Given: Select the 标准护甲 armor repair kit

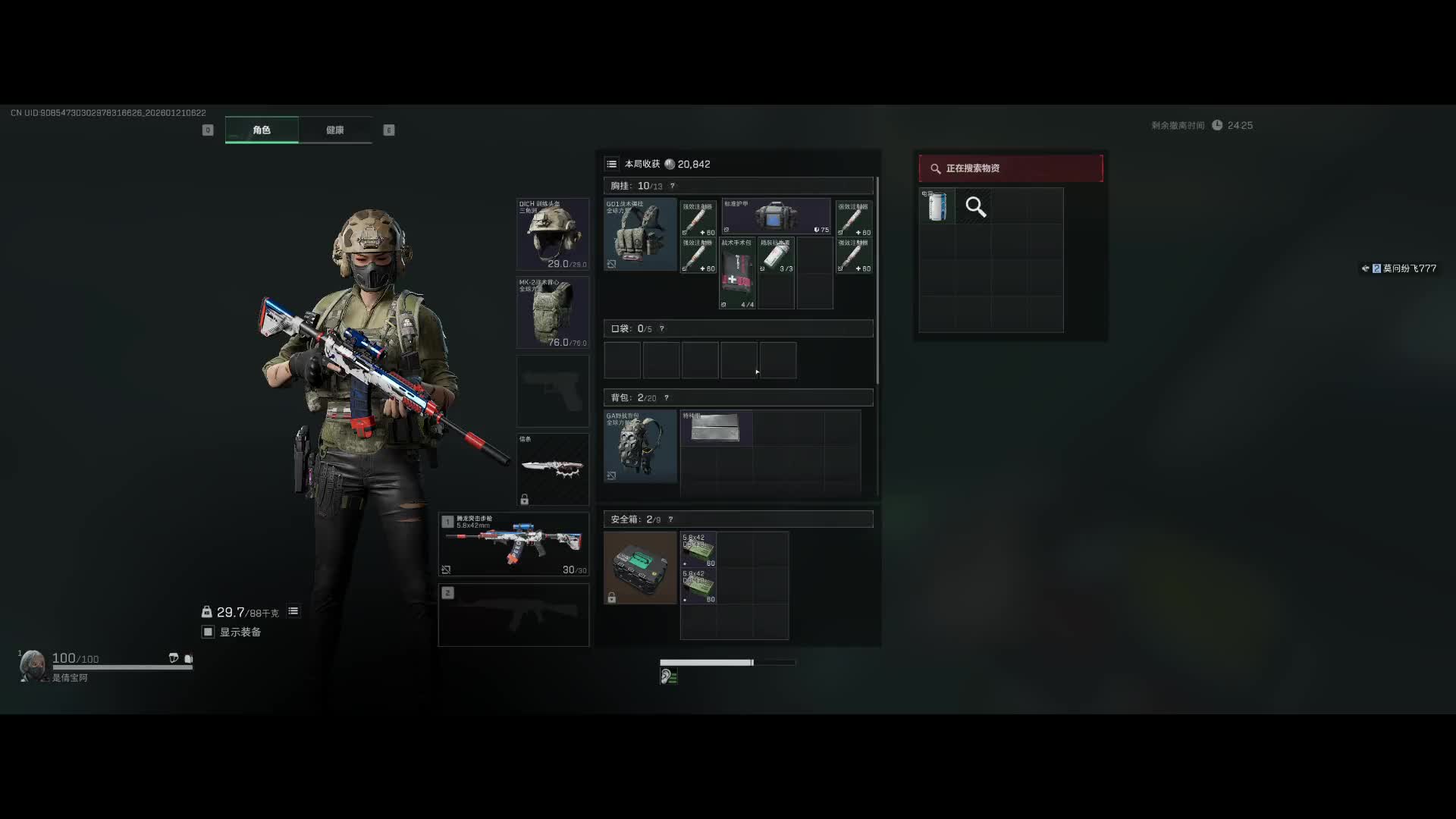Looking at the screenshot, I should 776,217.
